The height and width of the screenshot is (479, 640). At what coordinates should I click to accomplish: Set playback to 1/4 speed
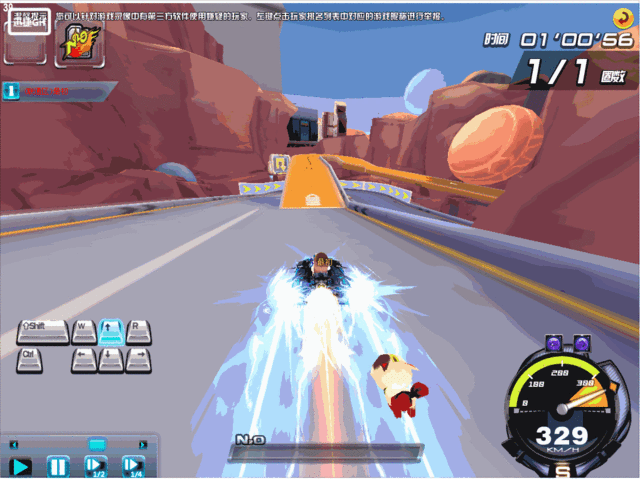point(133,466)
